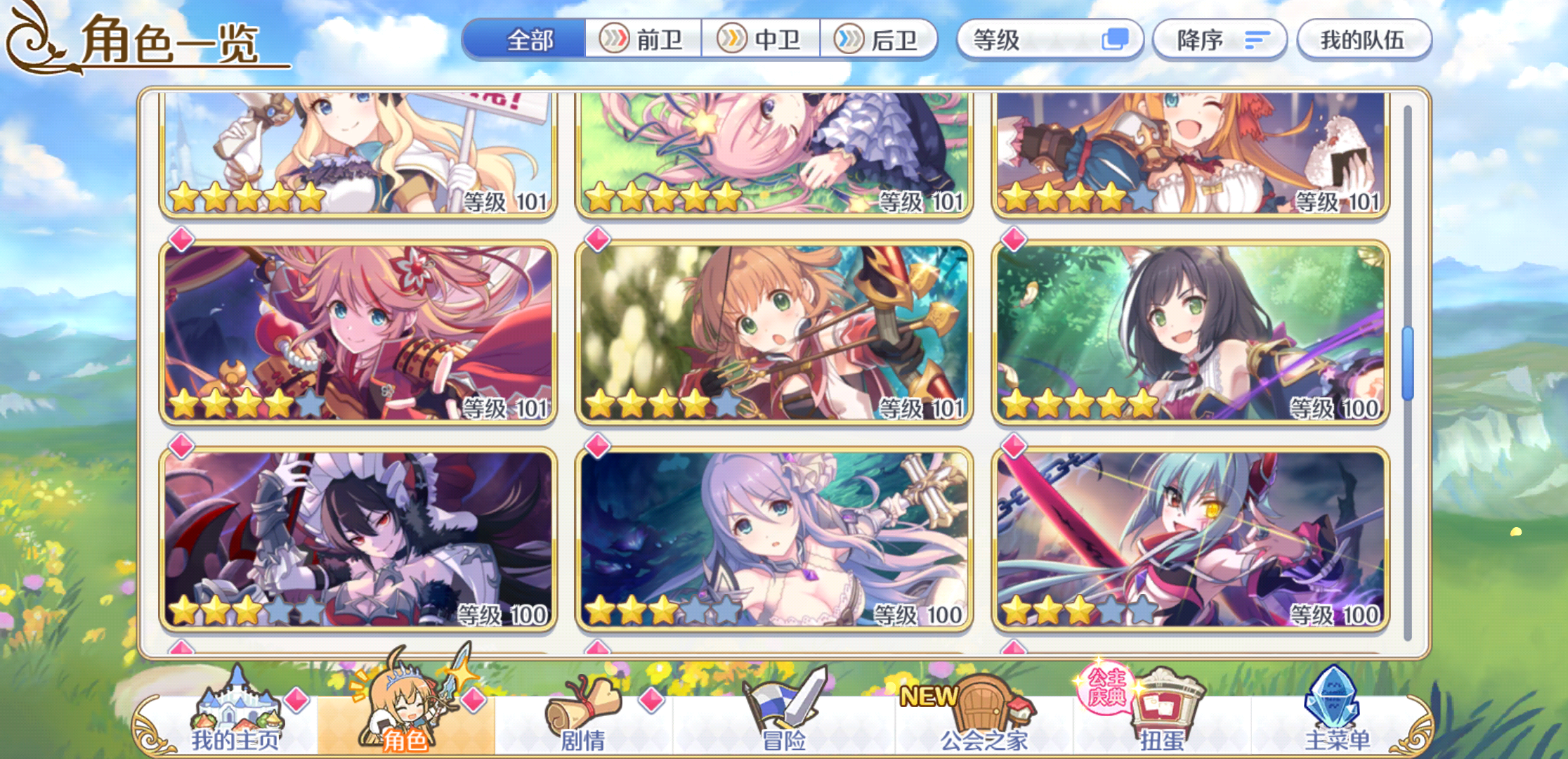Screen dimensions: 1568x759
Task: Switch to the 前卫 vanguard filter
Action: tap(644, 40)
